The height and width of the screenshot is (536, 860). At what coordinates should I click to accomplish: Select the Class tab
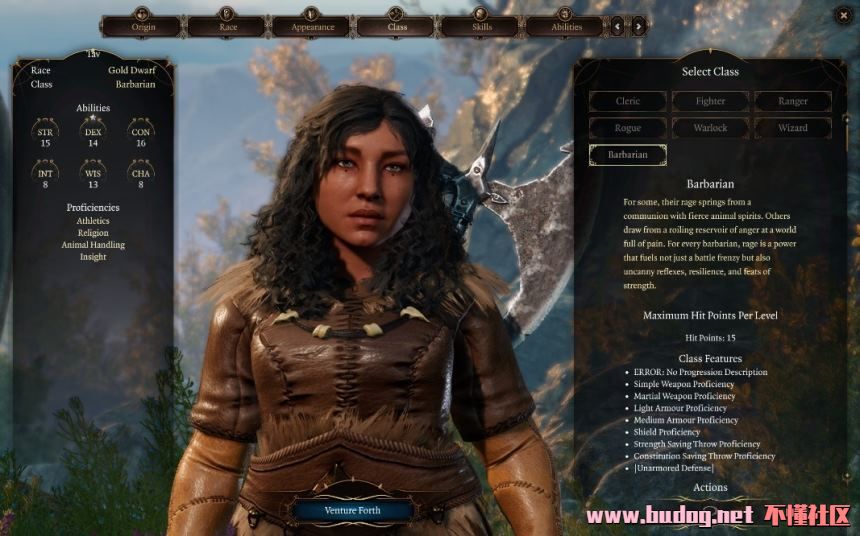[397, 26]
